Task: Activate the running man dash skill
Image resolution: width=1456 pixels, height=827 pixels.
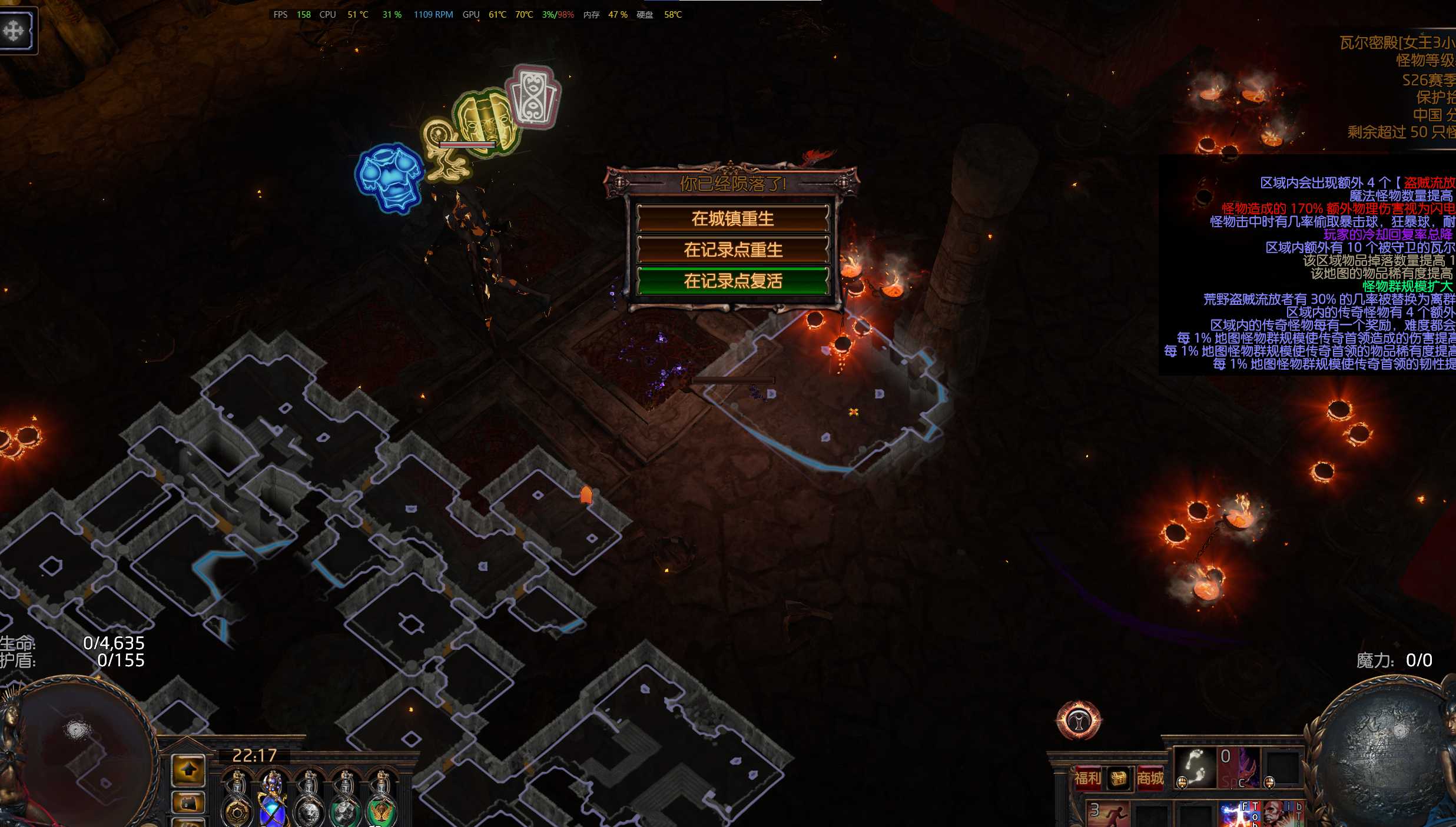Action: (x=1109, y=814)
